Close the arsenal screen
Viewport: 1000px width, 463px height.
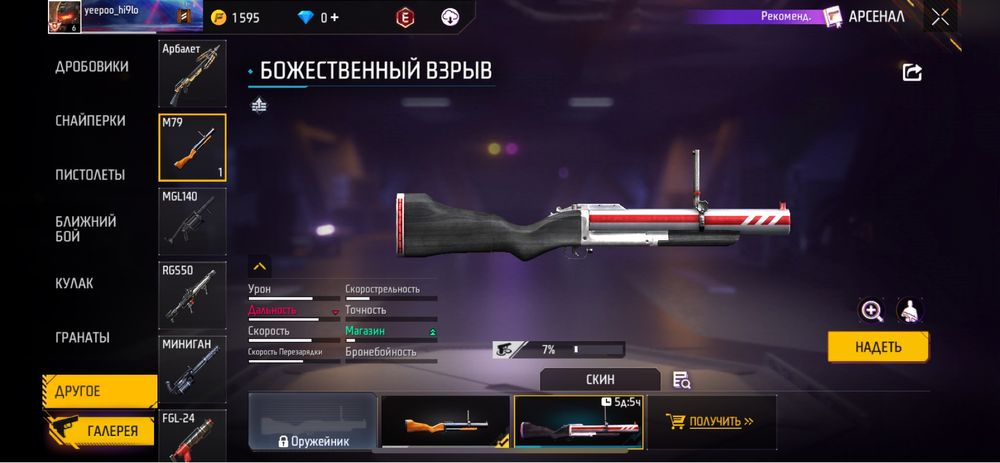(x=940, y=16)
